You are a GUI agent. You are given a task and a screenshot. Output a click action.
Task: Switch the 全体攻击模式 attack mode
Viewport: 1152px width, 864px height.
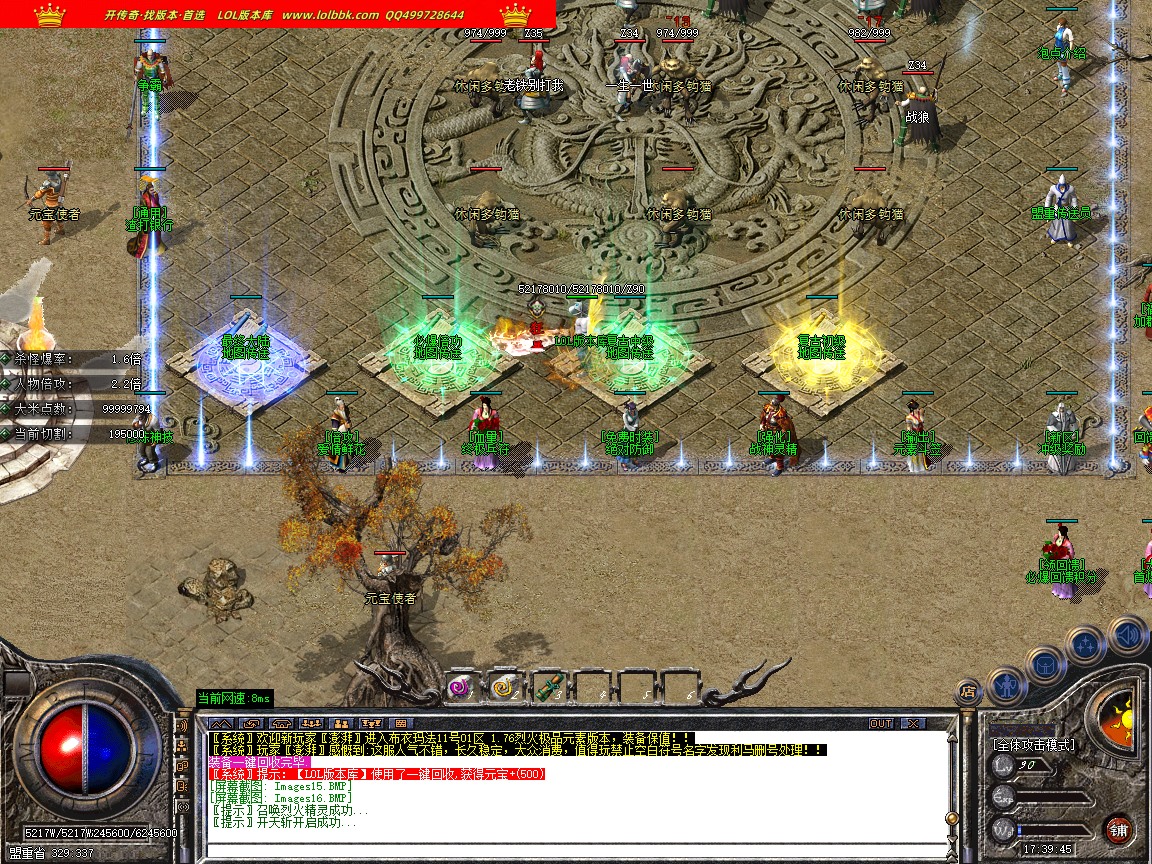(1033, 745)
